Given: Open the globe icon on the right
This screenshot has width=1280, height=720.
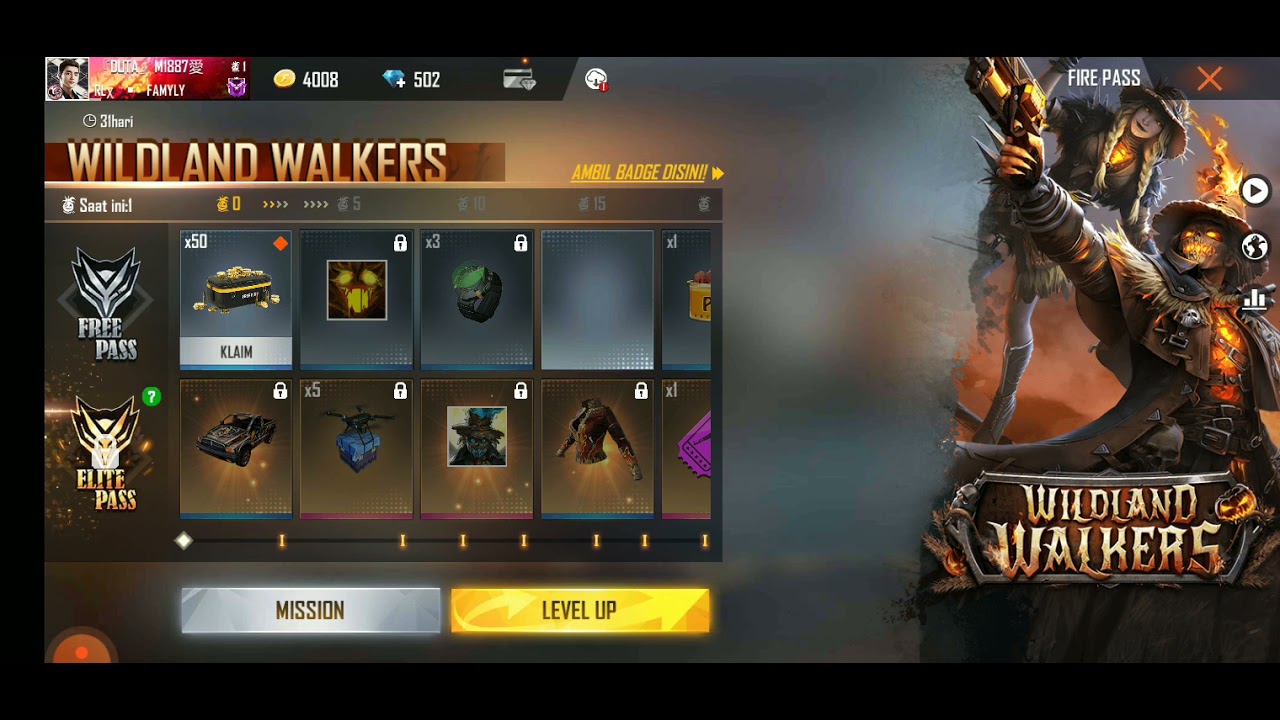Looking at the screenshot, I should coord(1255,246).
